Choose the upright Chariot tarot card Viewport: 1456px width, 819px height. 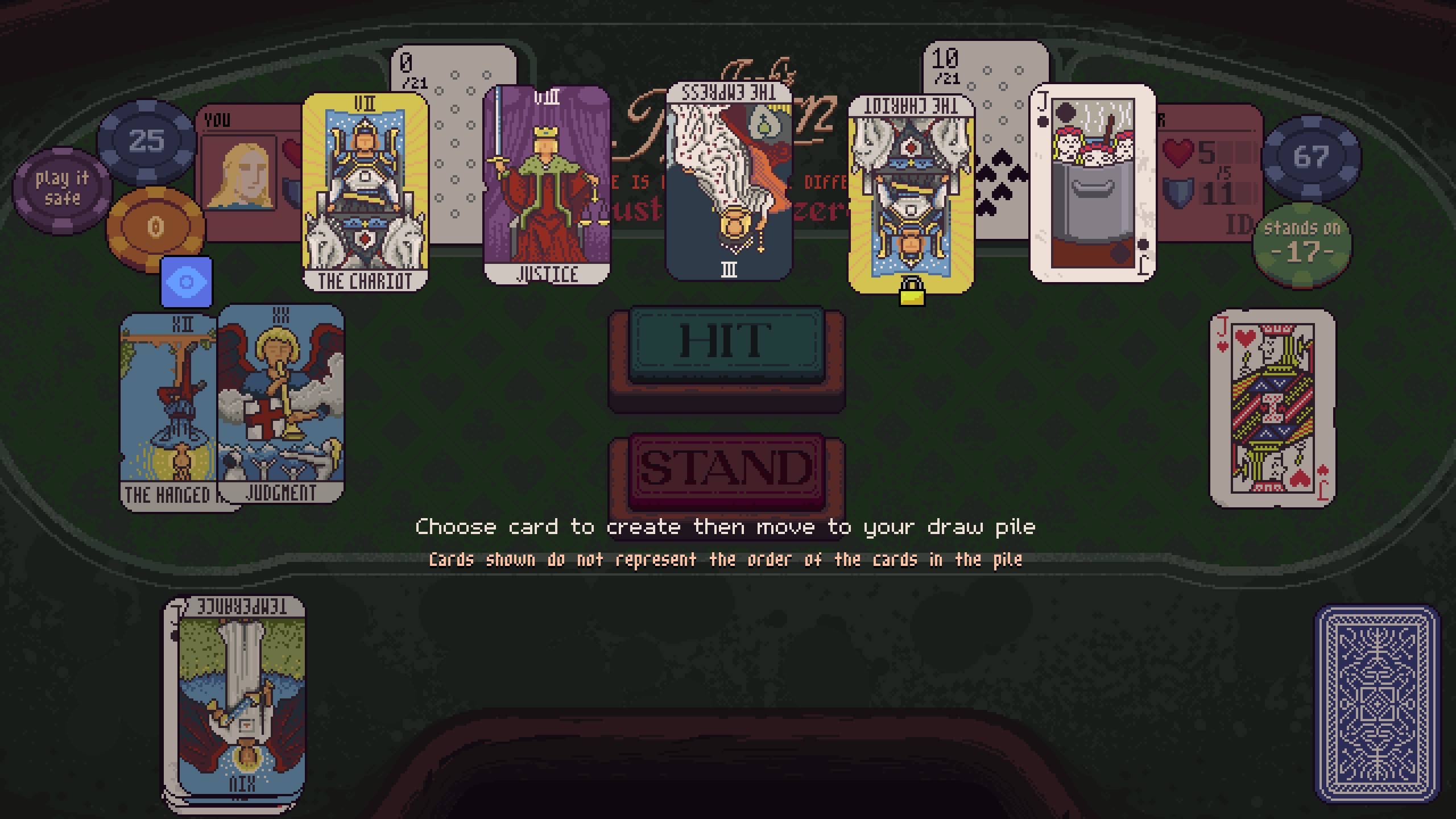pos(365,192)
